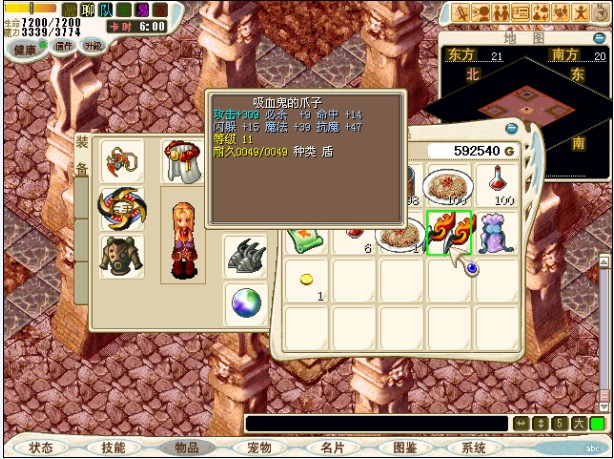Select the vampire claw item in bag
614x459 pixels.
coord(449,233)
